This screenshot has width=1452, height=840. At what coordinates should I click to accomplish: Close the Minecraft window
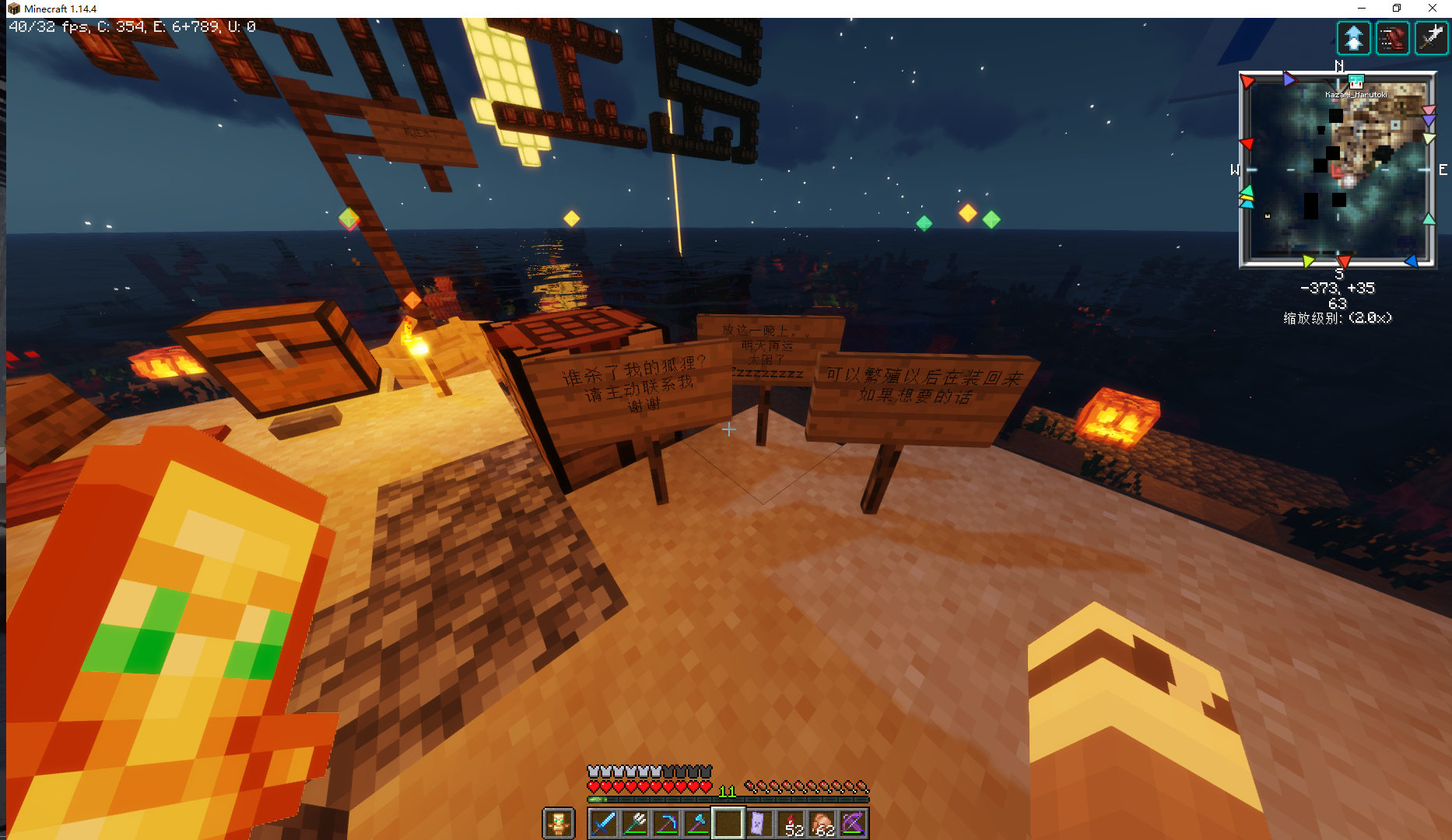1433,9
